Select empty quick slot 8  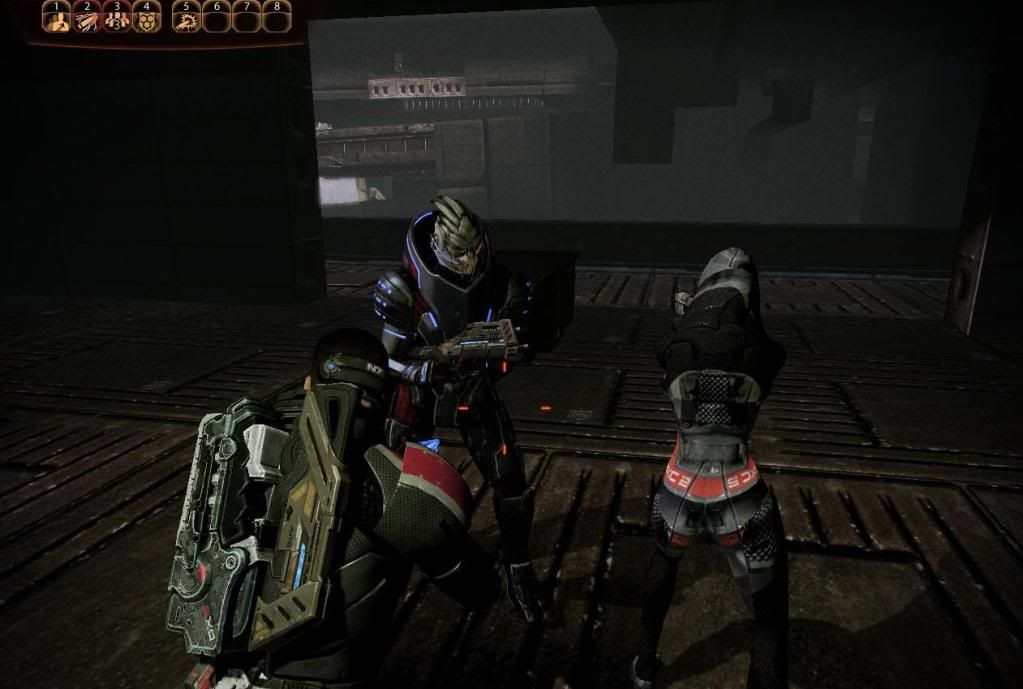pyautogui.click(x=276, y=19)
